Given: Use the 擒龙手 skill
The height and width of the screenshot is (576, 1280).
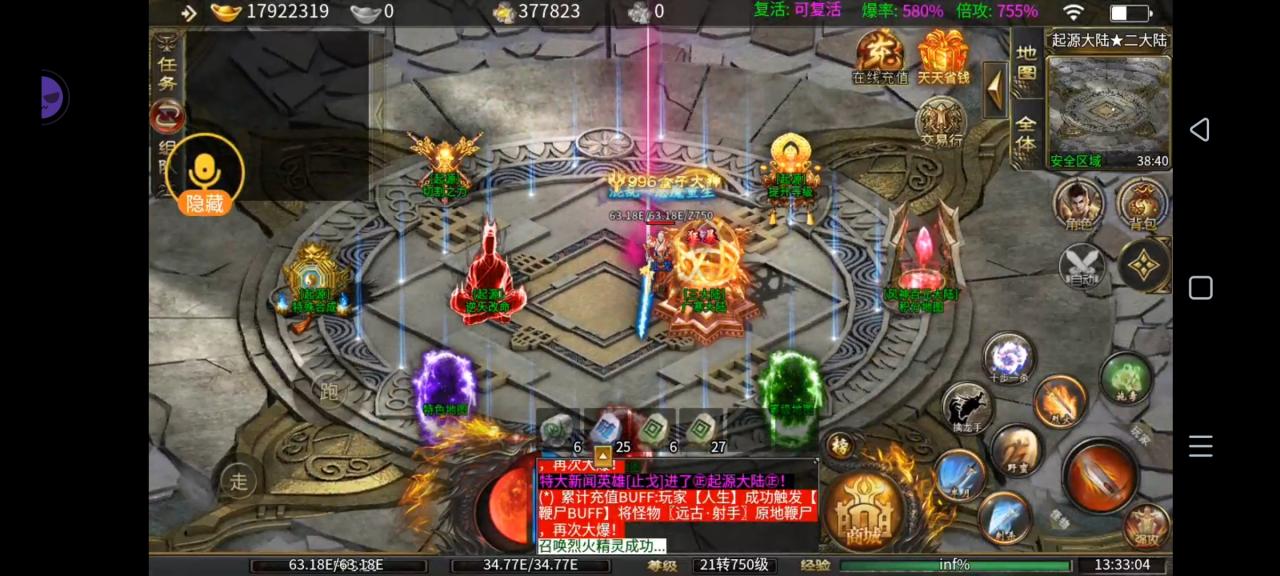Looking at the screenshot, I should tap(967, 407).
